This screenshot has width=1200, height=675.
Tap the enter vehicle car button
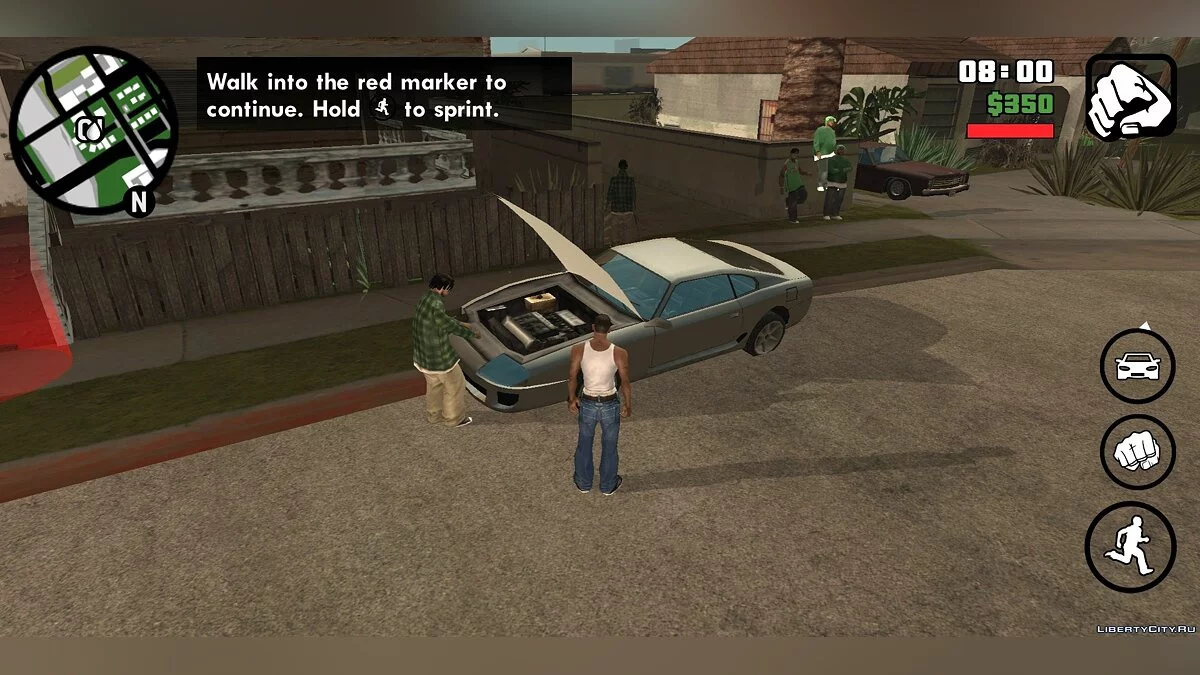tap(1137, 366)
